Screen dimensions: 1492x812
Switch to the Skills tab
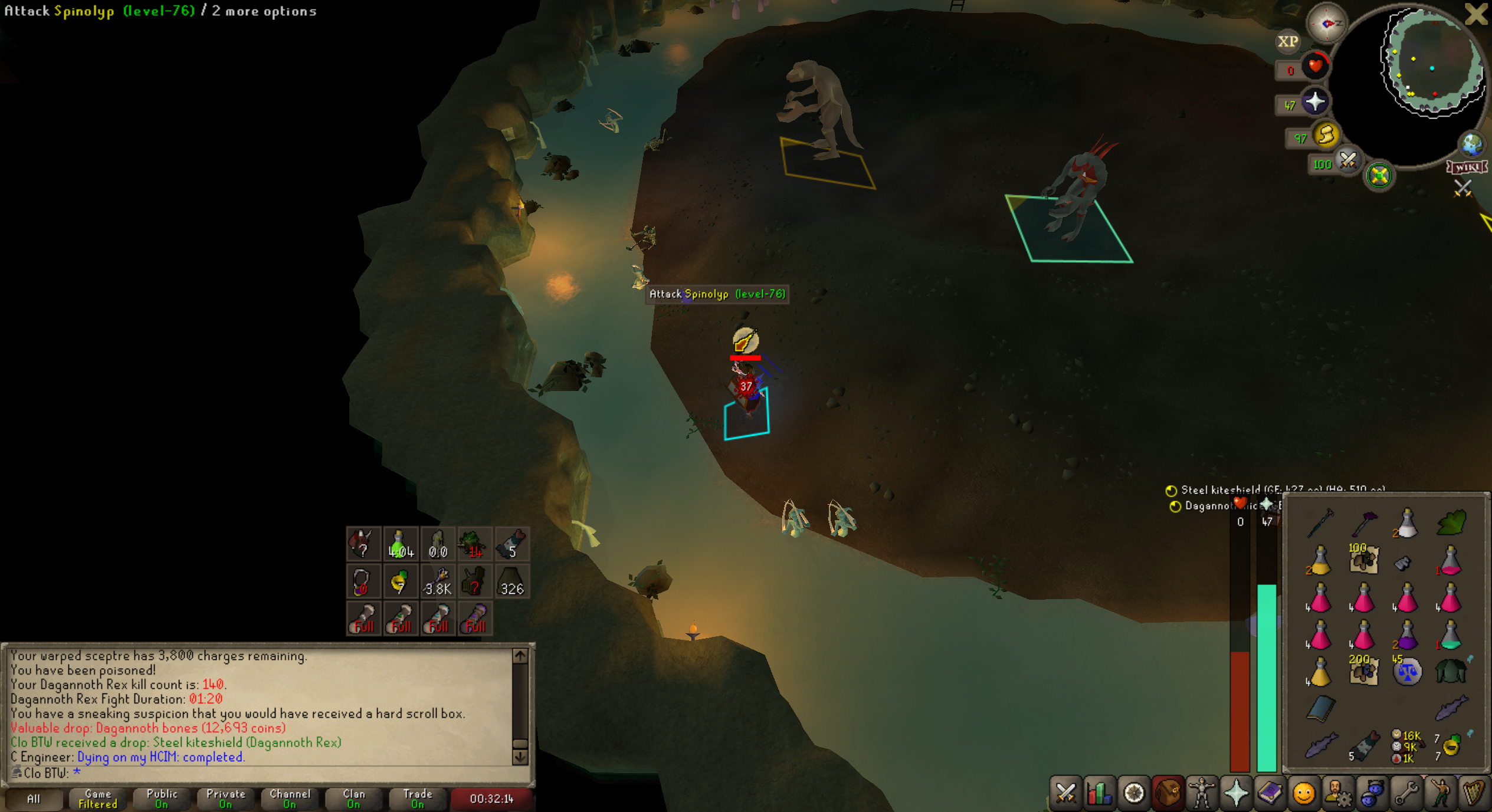pos(1100,793)
